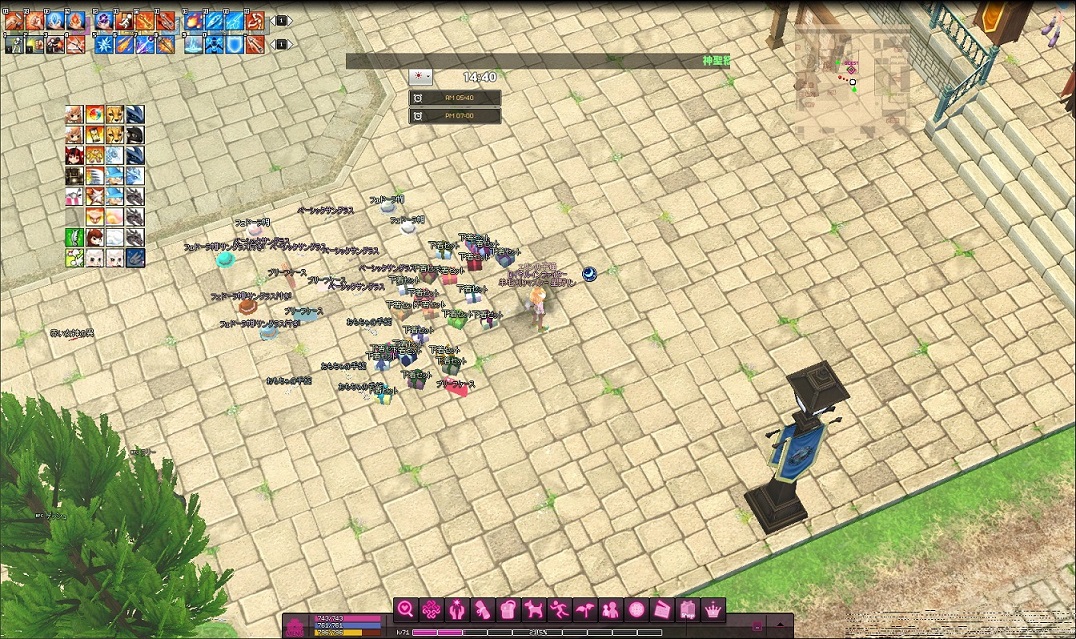Open the pink Menu button
This screenshot has height=639, width=1076.
pos(296,627)
